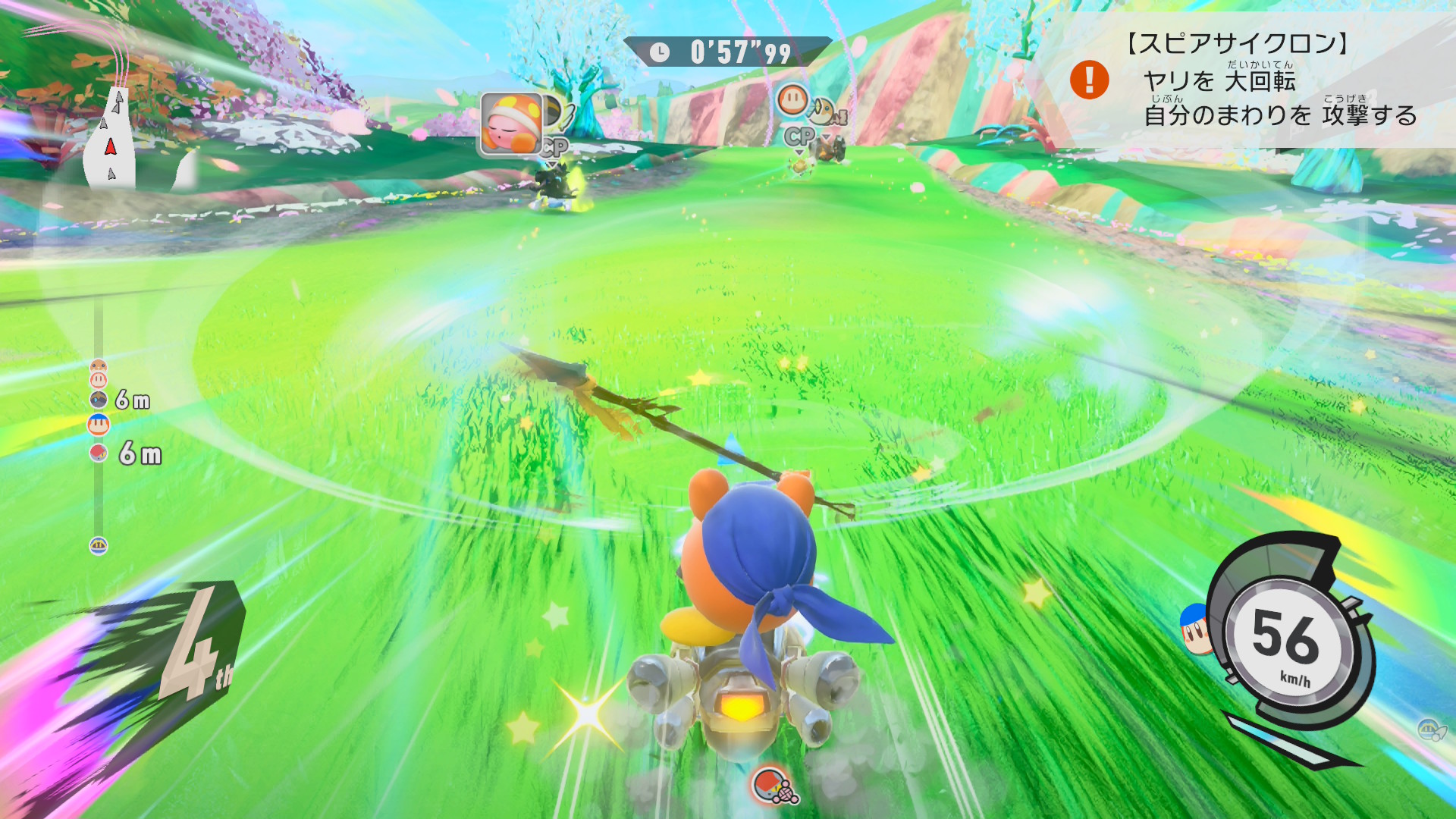
Task: Select the Waddle Dee rival marker above the track
Action: (792, 99)
